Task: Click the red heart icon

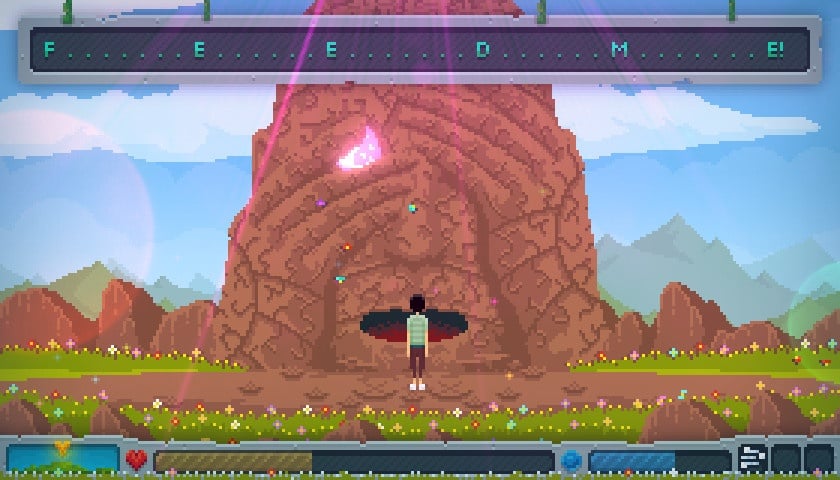Action: point(136,460)
